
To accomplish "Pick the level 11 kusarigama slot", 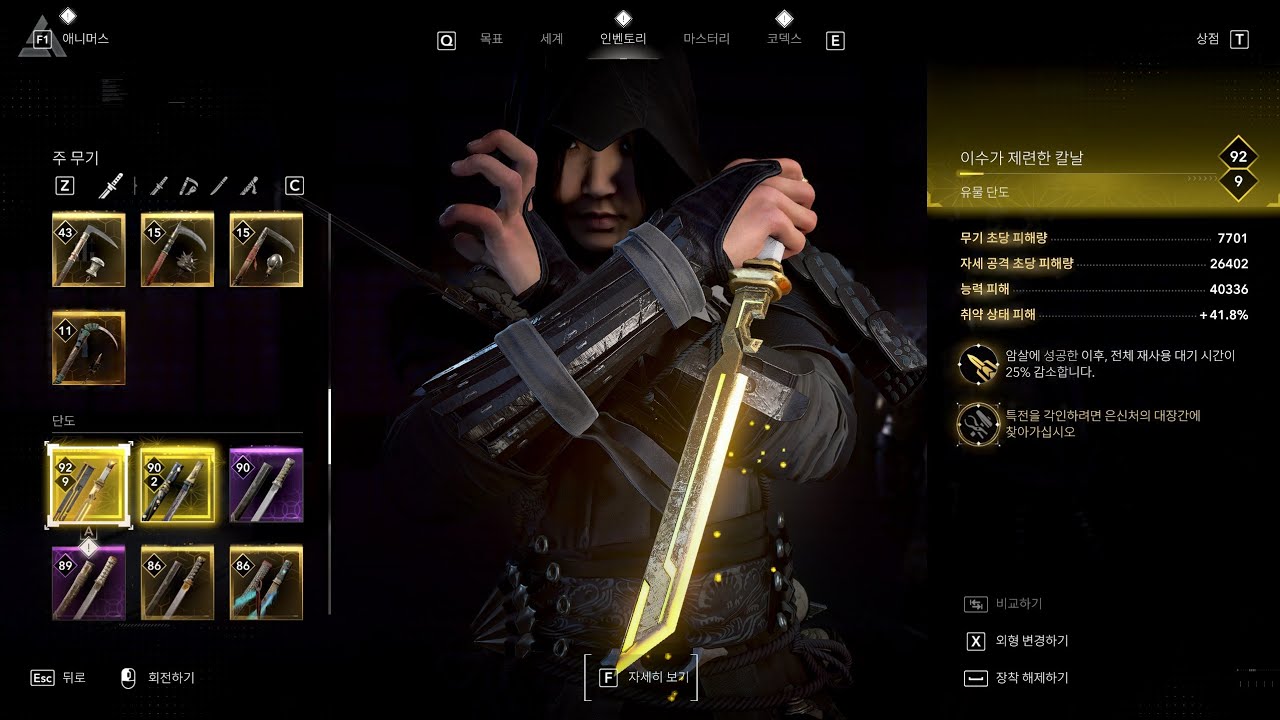I will 89,348.
